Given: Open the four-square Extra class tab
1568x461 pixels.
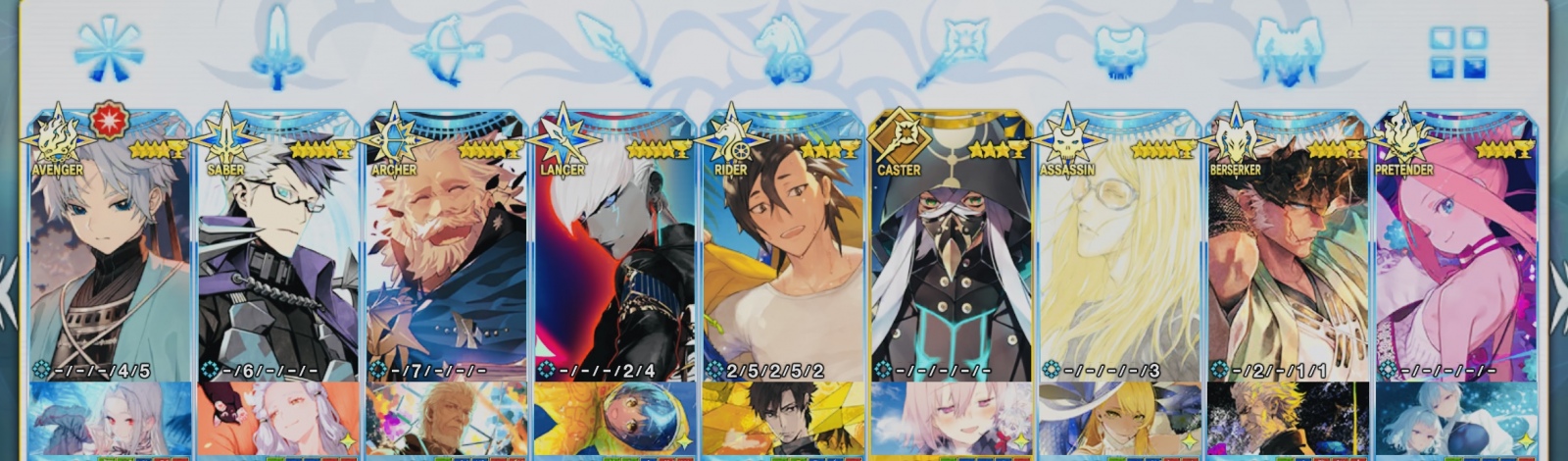Looking at the screenshot, I should click(1457, 51).
